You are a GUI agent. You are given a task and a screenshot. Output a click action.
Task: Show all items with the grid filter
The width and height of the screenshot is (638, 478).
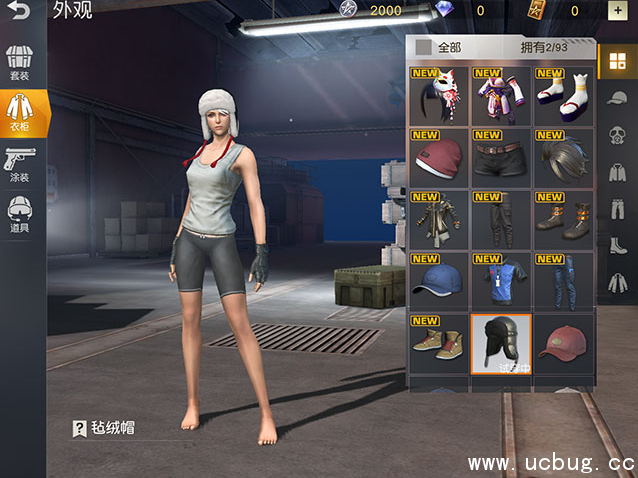point(617,62)
